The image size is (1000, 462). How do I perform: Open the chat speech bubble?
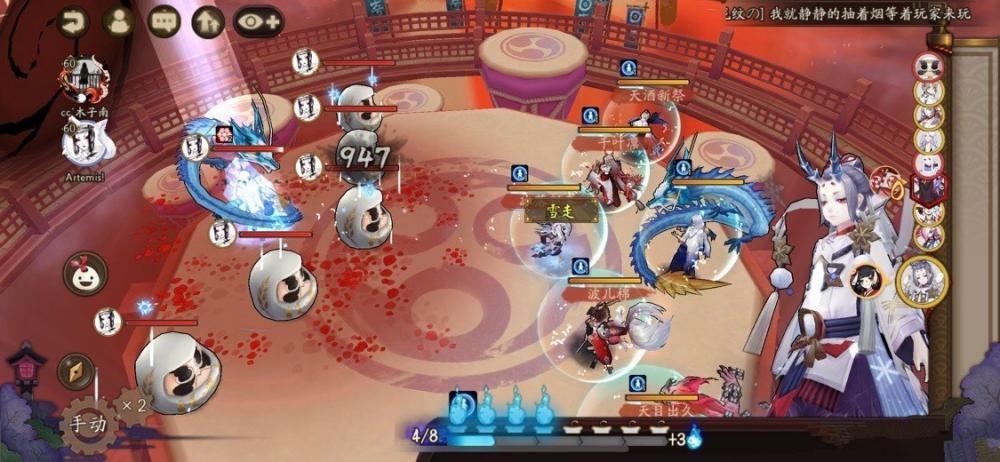click(164, 21)
